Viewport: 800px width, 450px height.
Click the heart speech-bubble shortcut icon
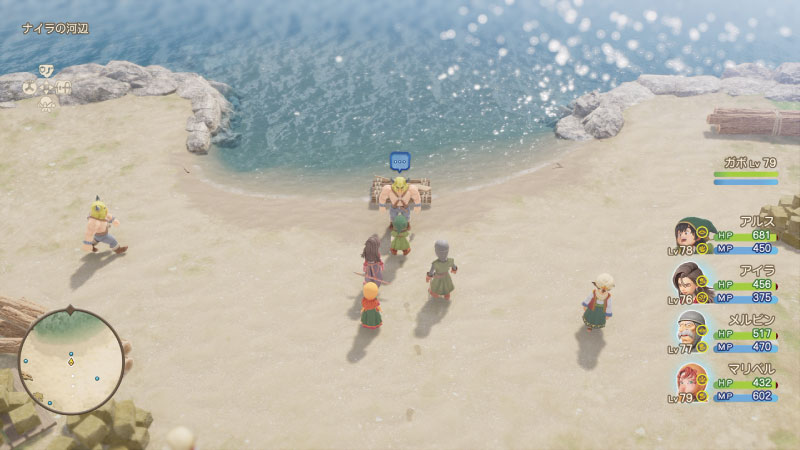pyautogui.click(x=46, y=70)
